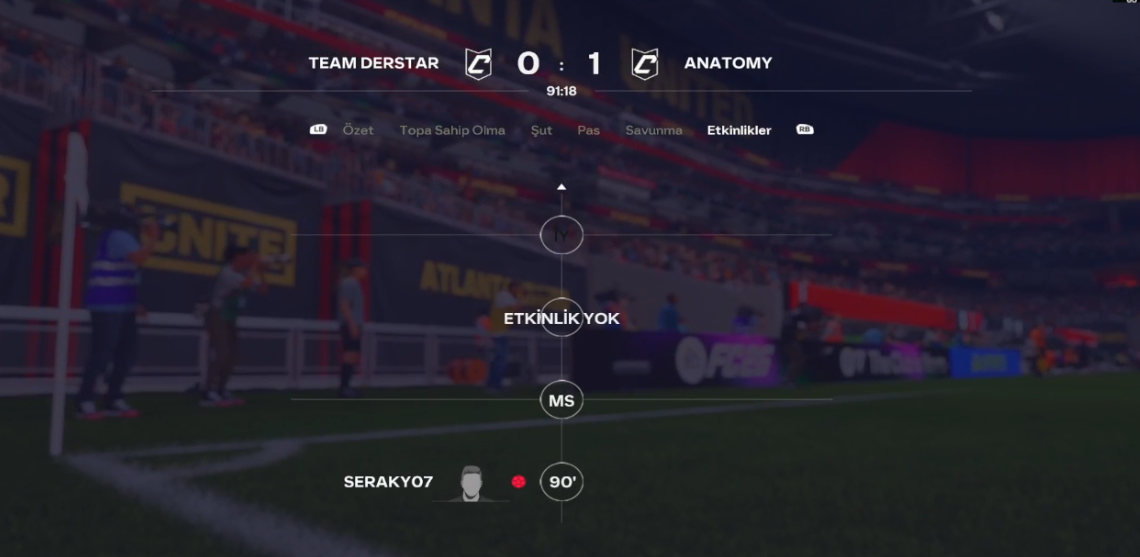Select the Şut statistics tab
Screen dimensions: 1140x557
pos(541,130)
